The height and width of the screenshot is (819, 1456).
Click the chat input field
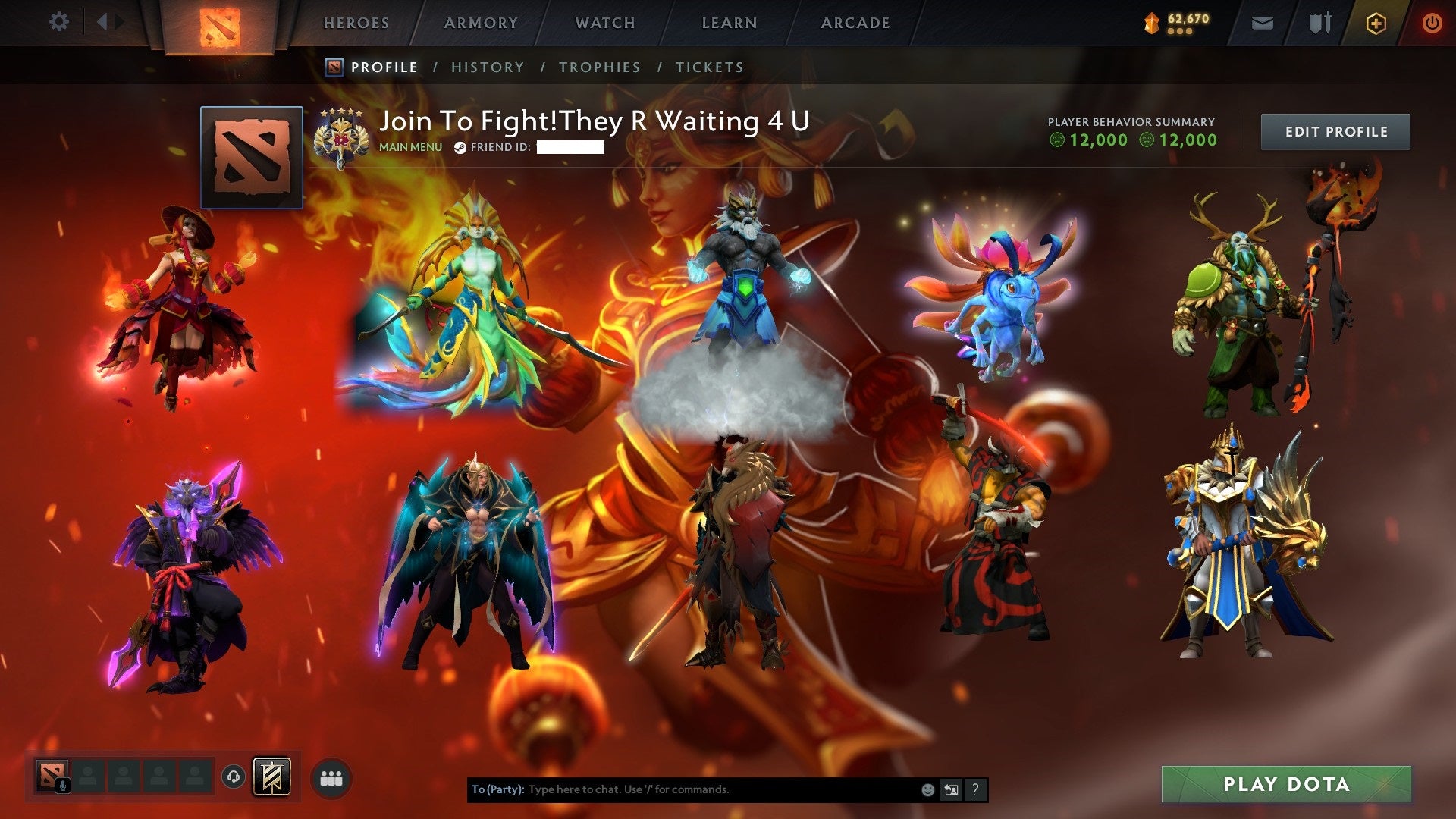tap(682, 789)
